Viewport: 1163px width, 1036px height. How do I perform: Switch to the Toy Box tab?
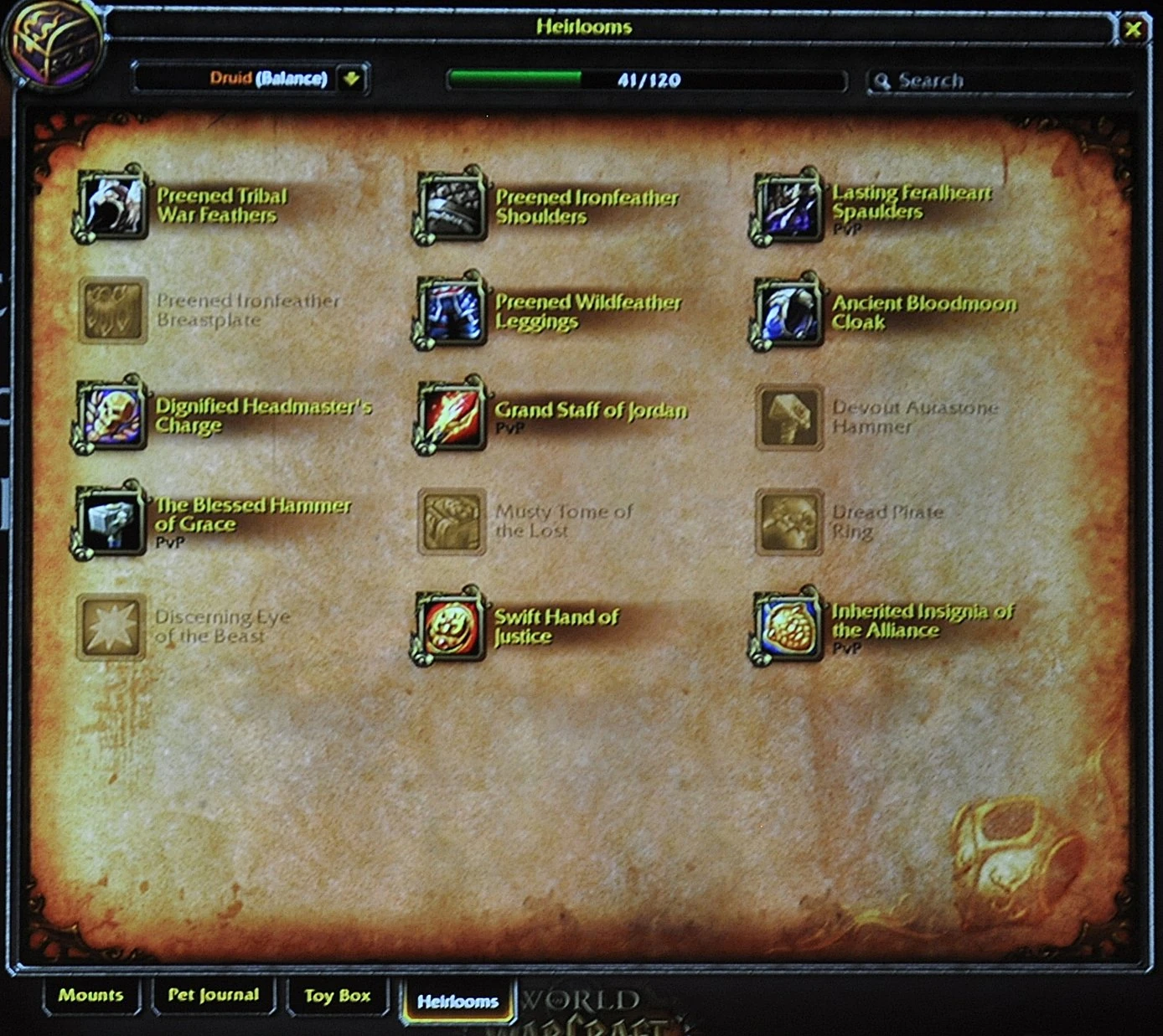pos(337,996)
